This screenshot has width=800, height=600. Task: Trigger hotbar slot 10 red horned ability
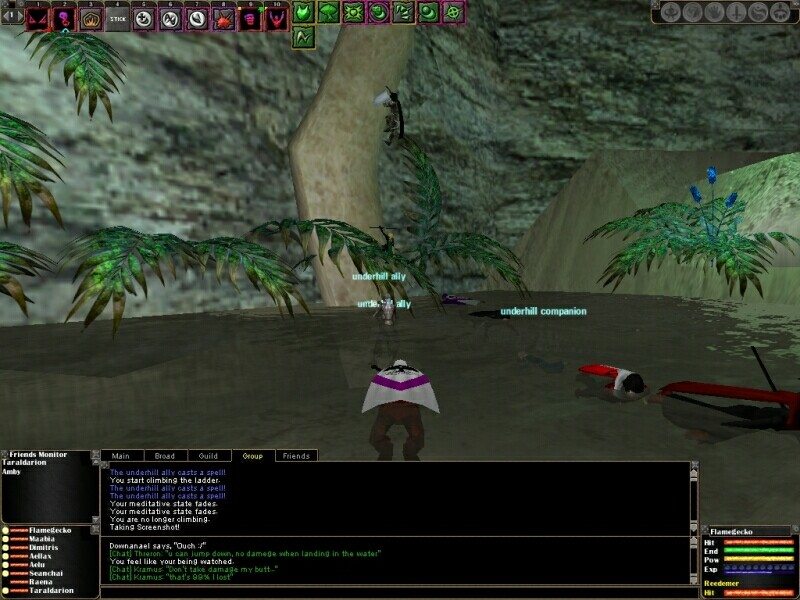[x=275, y=19]
